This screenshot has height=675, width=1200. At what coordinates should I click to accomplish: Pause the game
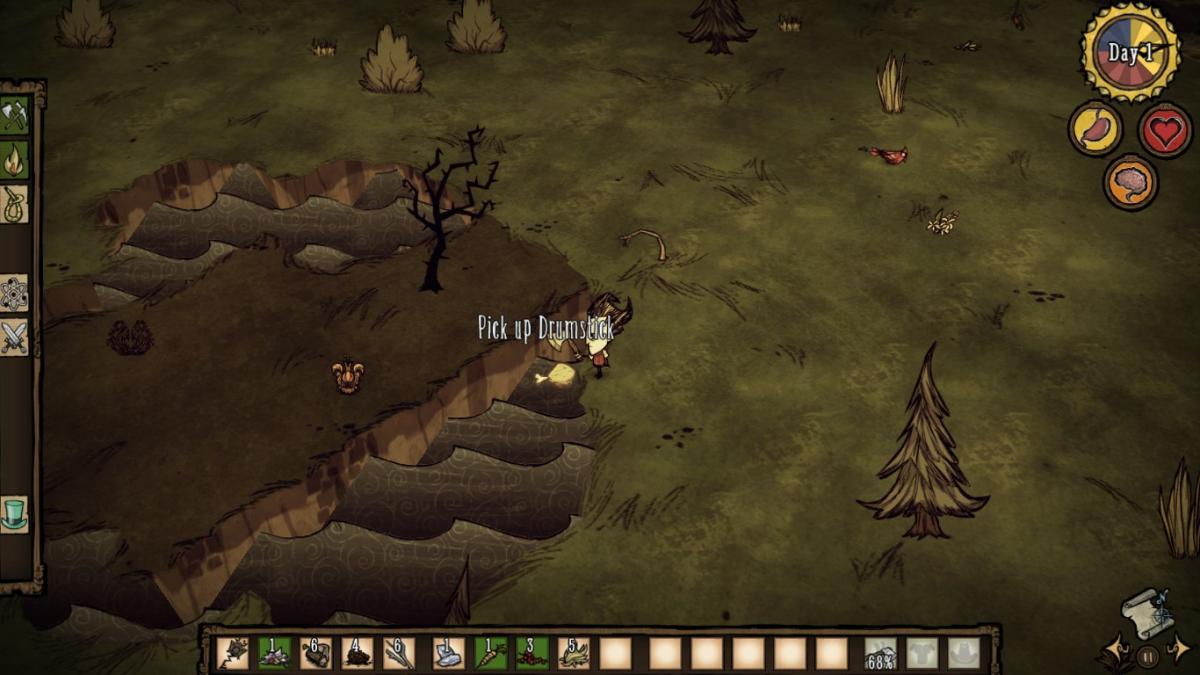pyautogui.click(x=1148, y=657)
